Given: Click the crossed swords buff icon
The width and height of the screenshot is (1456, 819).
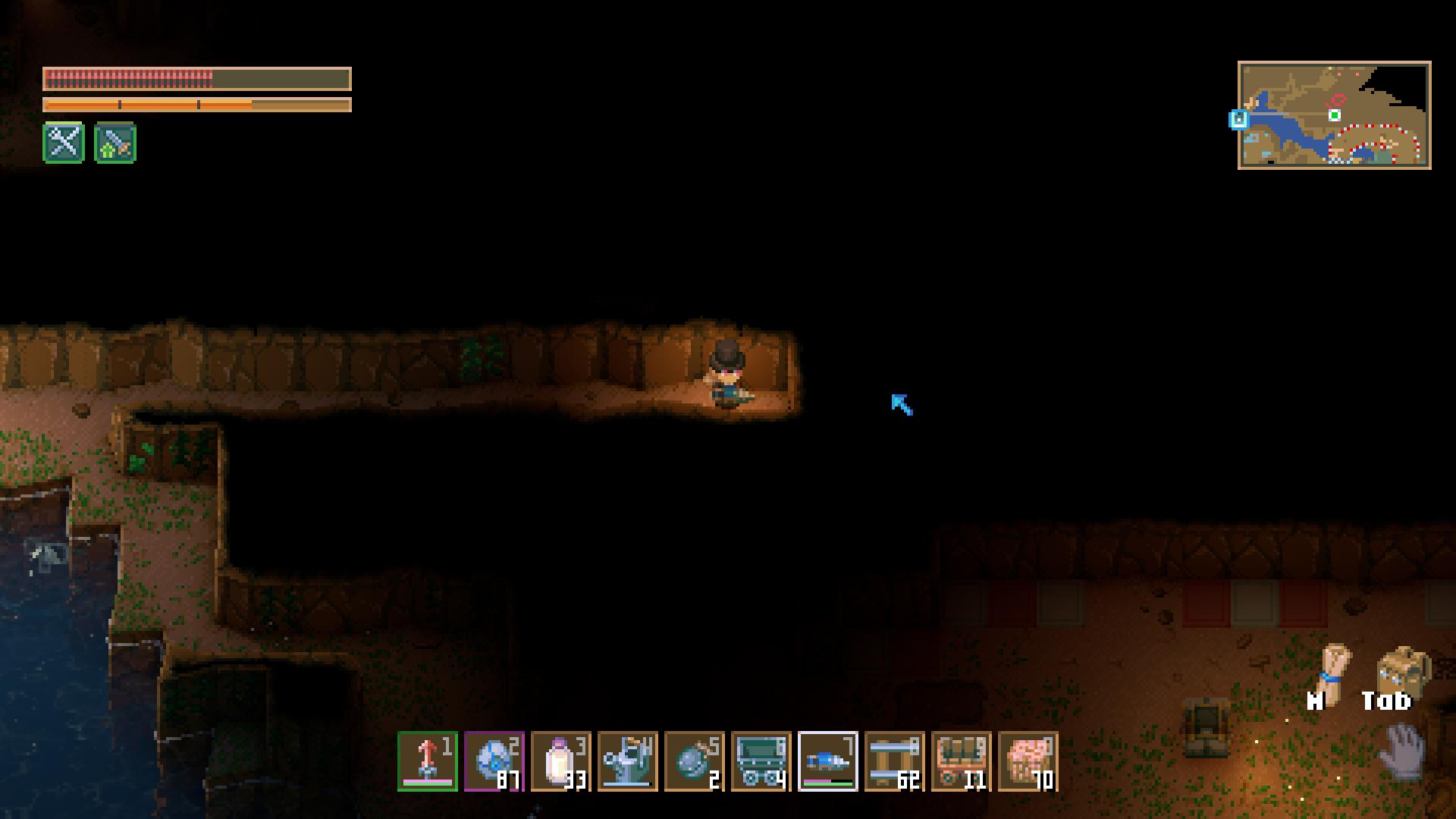Looking at the screenshot, I should 64,143.
